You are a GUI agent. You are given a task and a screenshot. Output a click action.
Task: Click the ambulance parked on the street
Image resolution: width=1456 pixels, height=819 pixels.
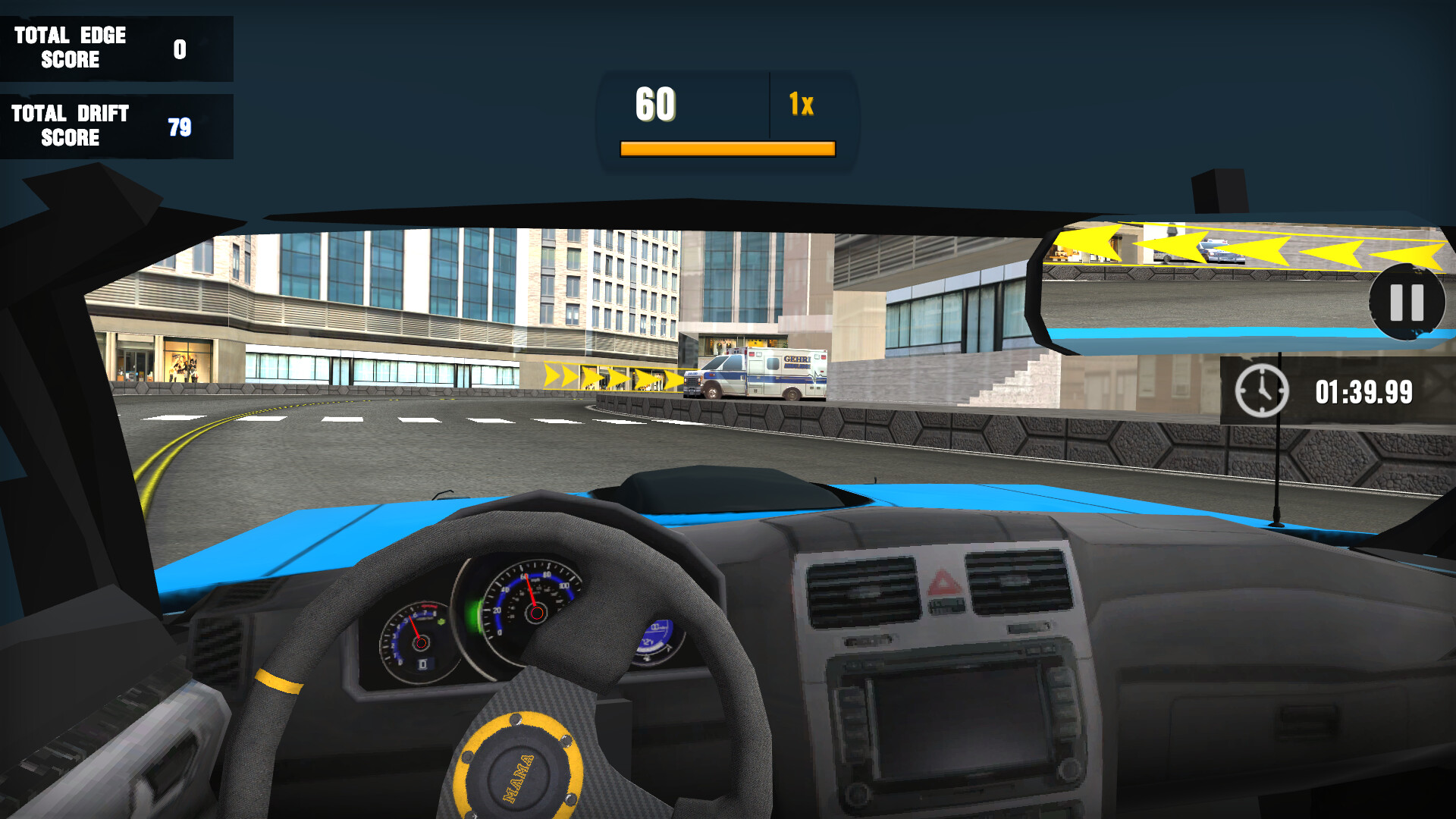tap(755, 373)
